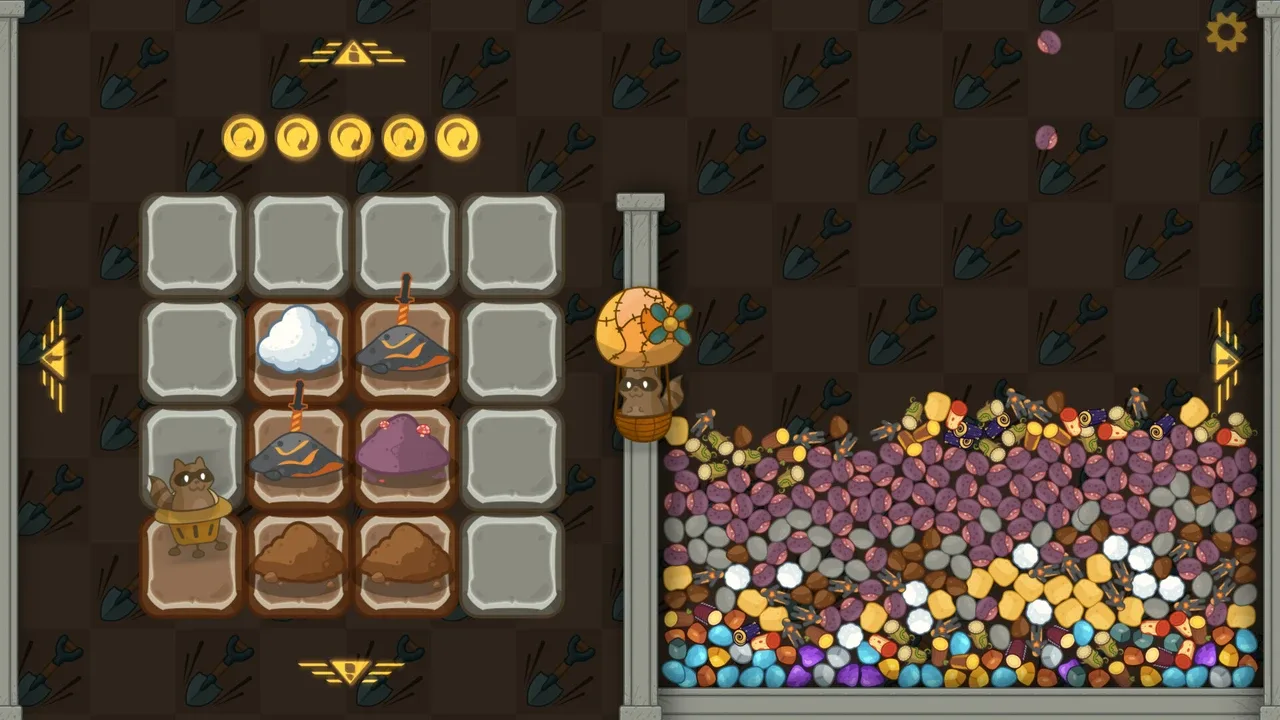The width and height of the screenshot is (1280, 720).
Task: Click the up arrow navigation button
Action: click(x=352, y=54)
